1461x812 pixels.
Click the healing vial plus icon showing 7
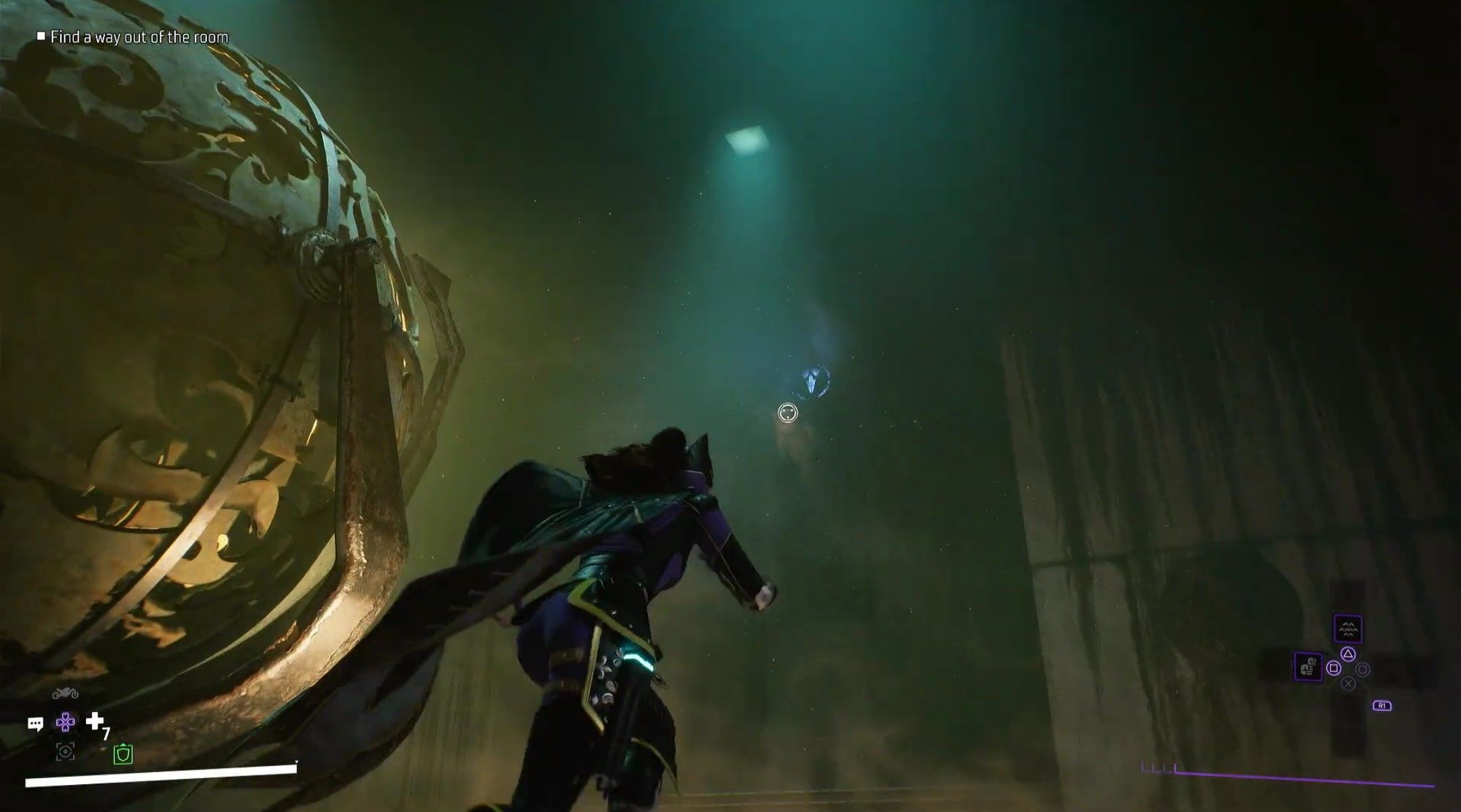95,721
